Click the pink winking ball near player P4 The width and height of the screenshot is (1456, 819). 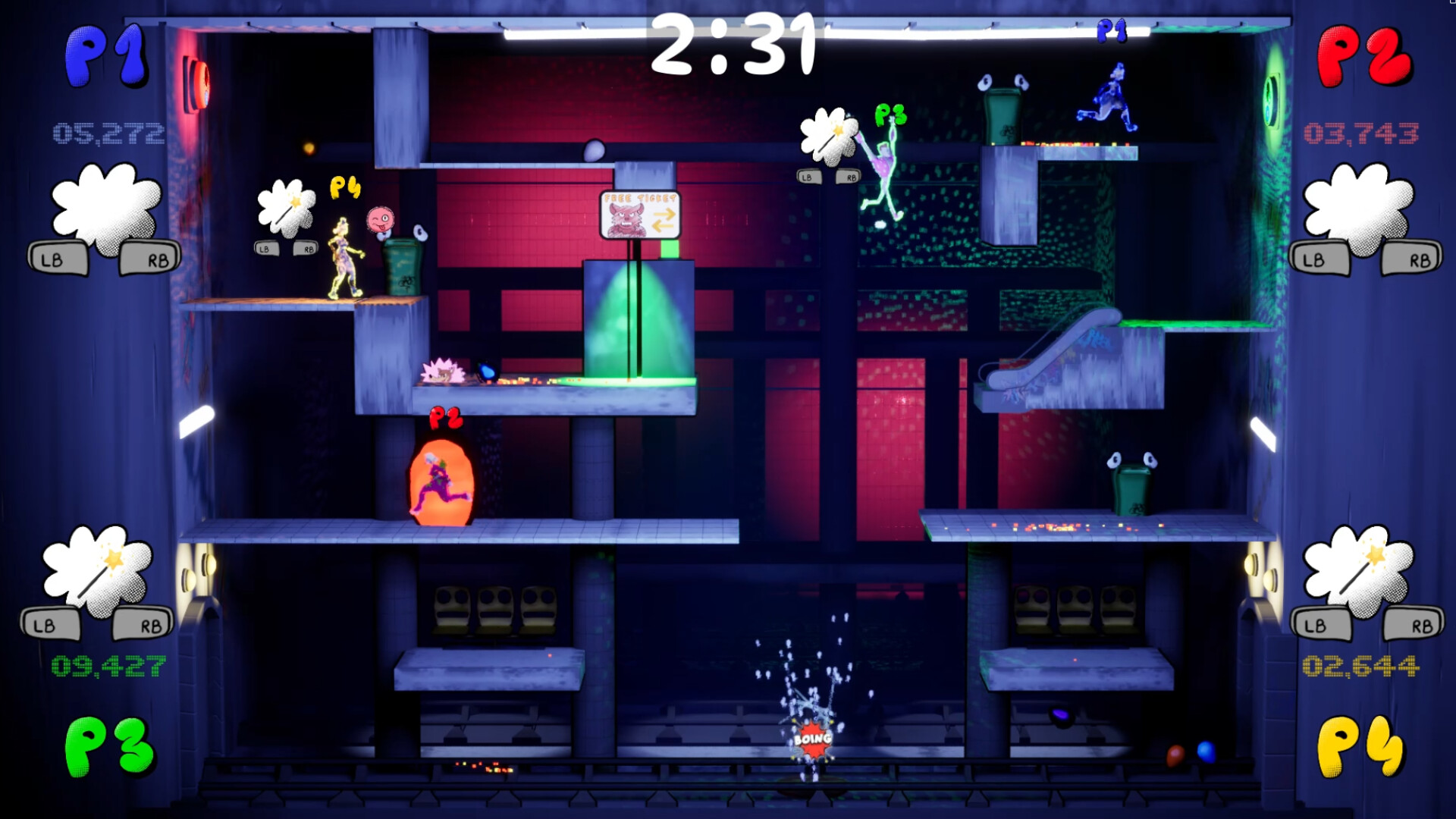point(379,220)
